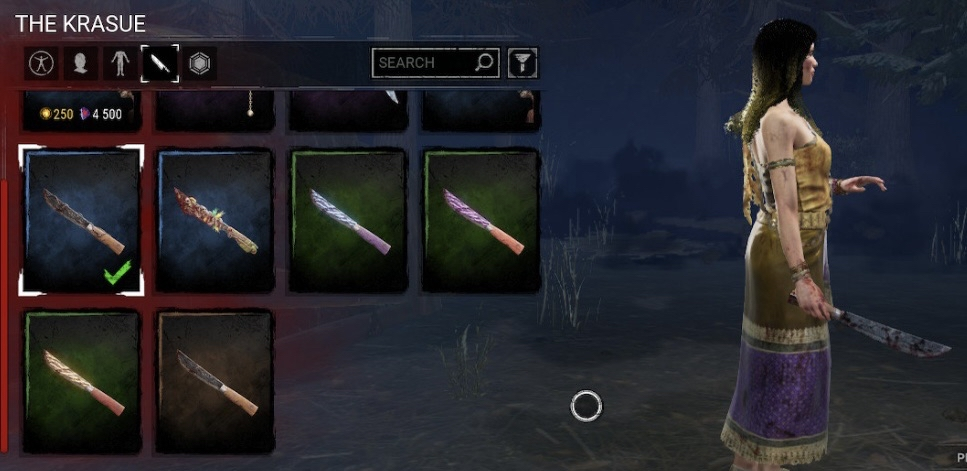This screenshot has height=471, width=967.
Task: Open the body cosmetics tab
Action: 120,64
